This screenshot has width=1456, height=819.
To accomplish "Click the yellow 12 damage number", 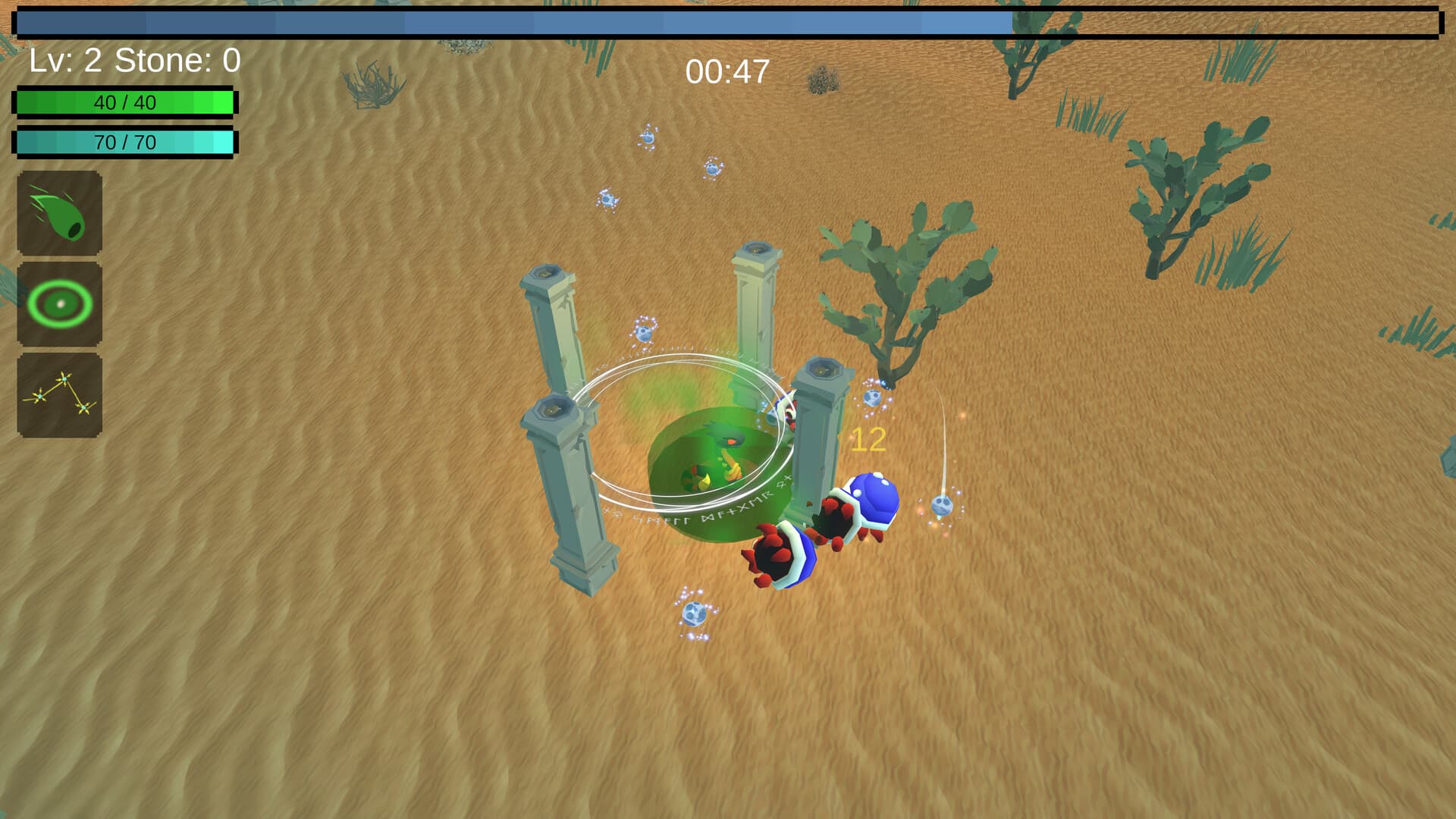I will click(x=867, y=440).
